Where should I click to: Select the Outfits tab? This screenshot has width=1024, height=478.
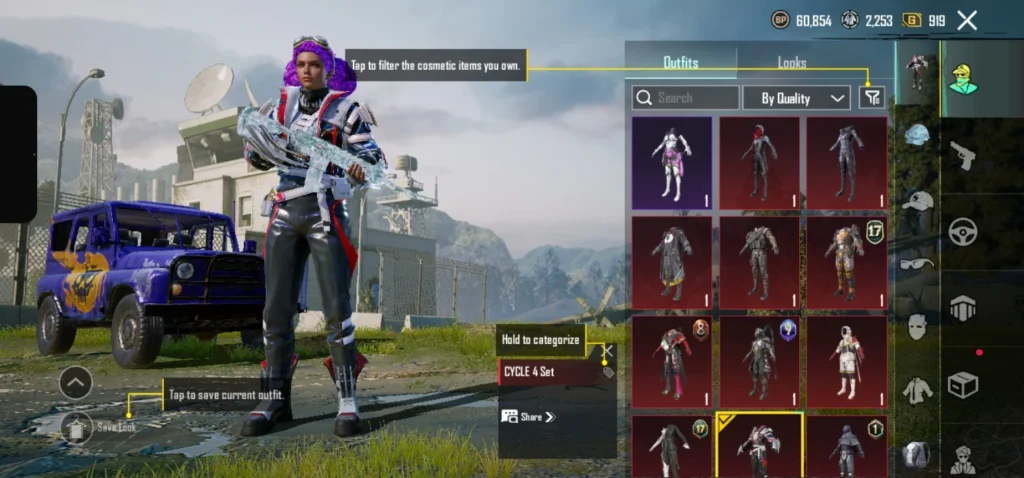tap(681, 63)
